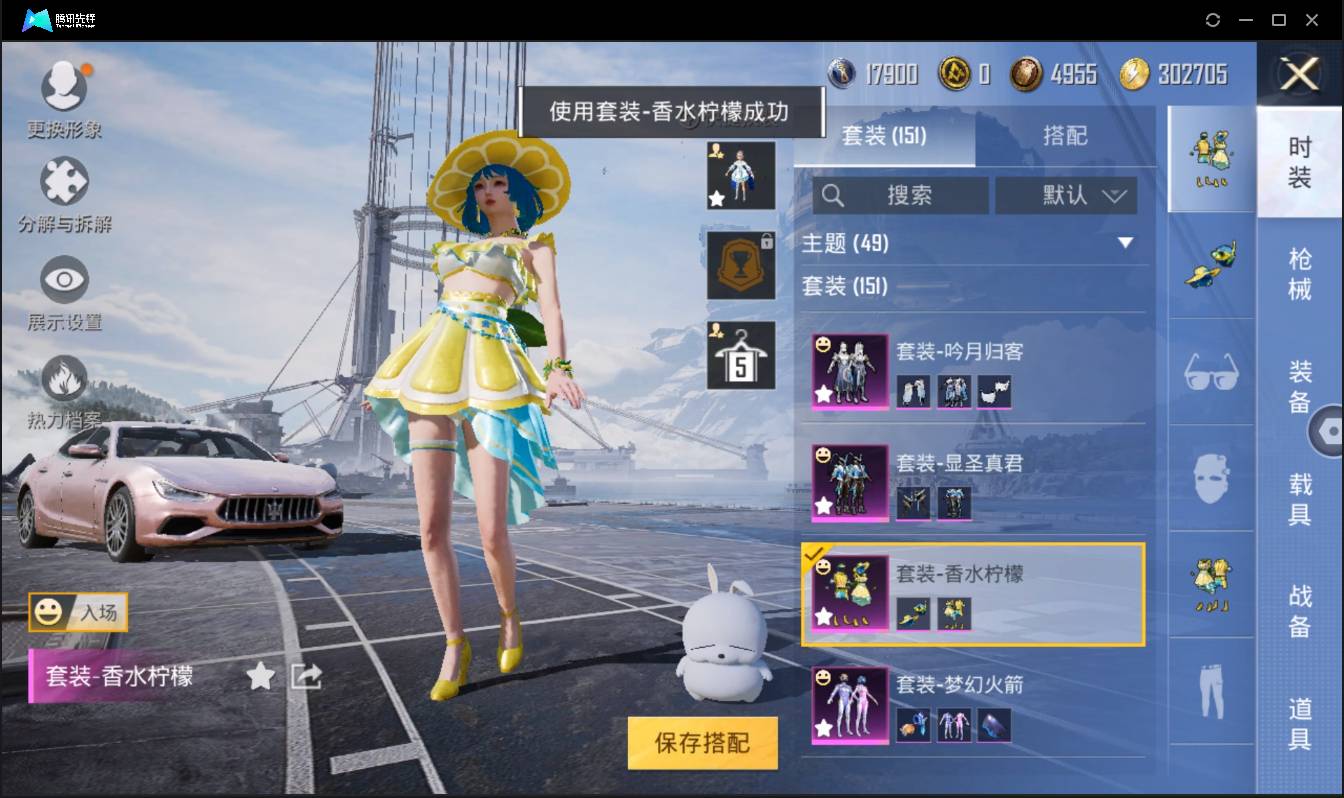
Task: Click the 保存搭配 save outfit button
Action: point(702,743)
